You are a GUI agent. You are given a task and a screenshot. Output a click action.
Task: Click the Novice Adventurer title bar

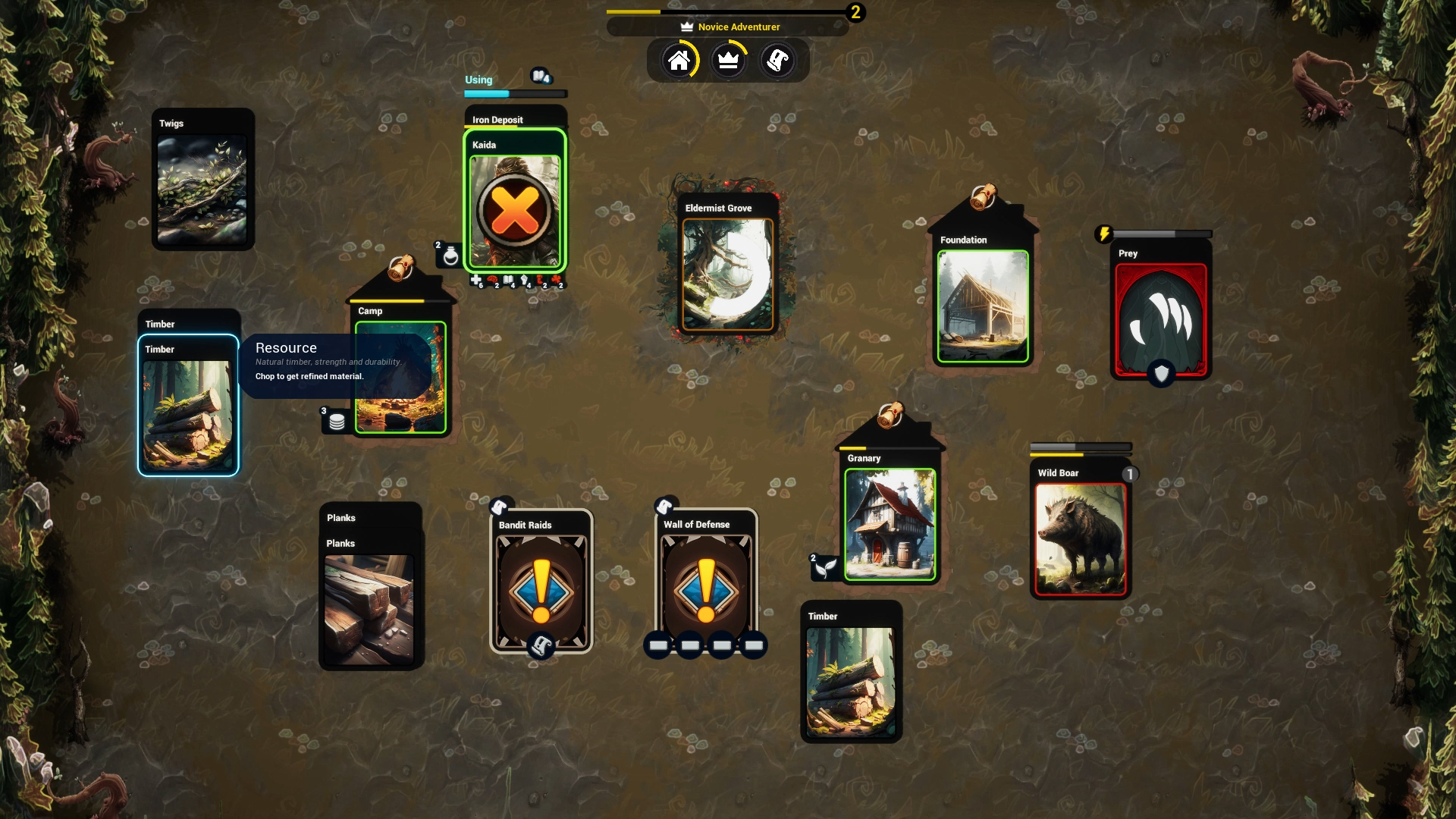click(x=727, y=27)
